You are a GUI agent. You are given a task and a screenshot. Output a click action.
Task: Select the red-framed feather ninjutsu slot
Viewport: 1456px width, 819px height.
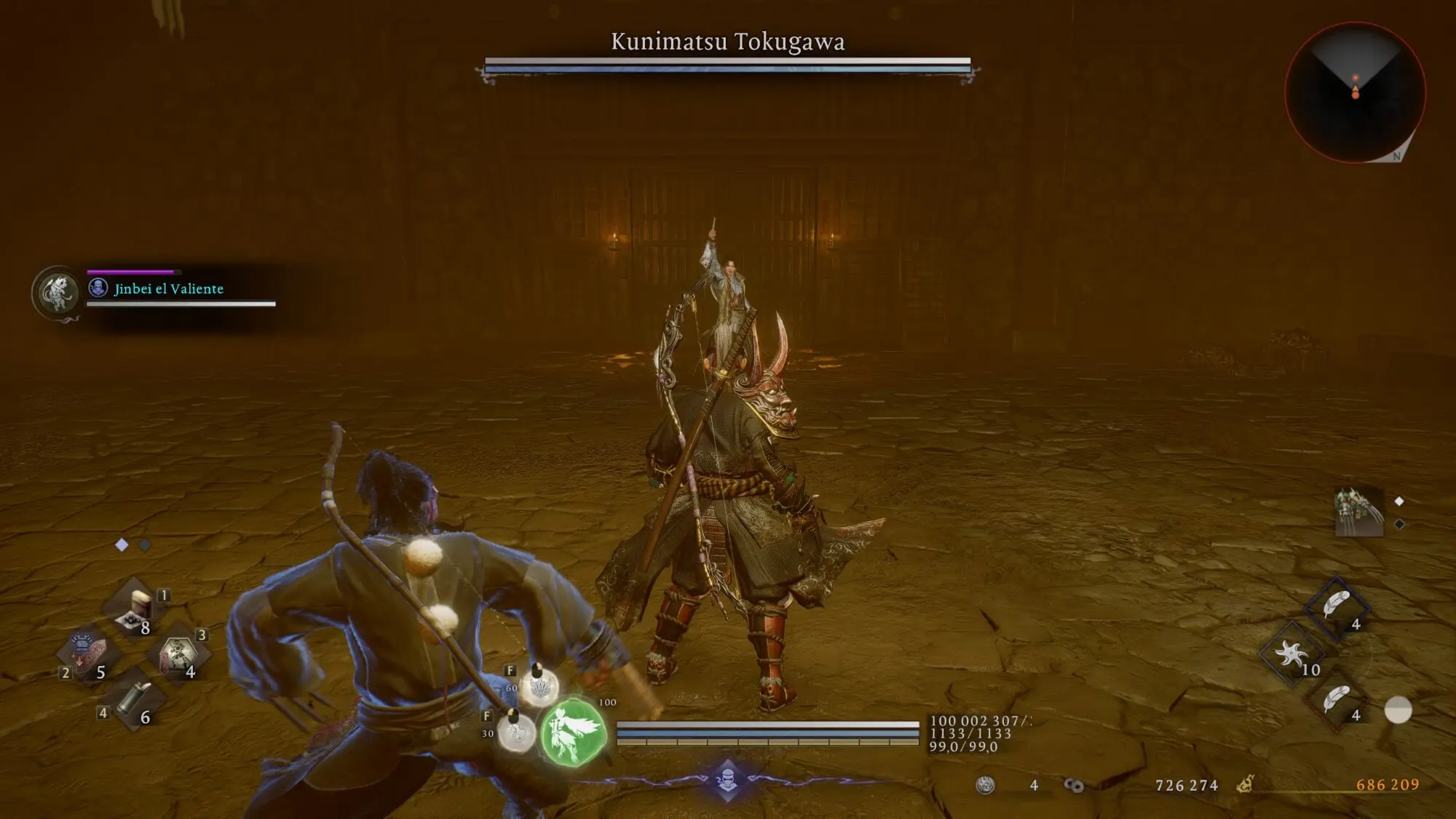(1336, 700)
